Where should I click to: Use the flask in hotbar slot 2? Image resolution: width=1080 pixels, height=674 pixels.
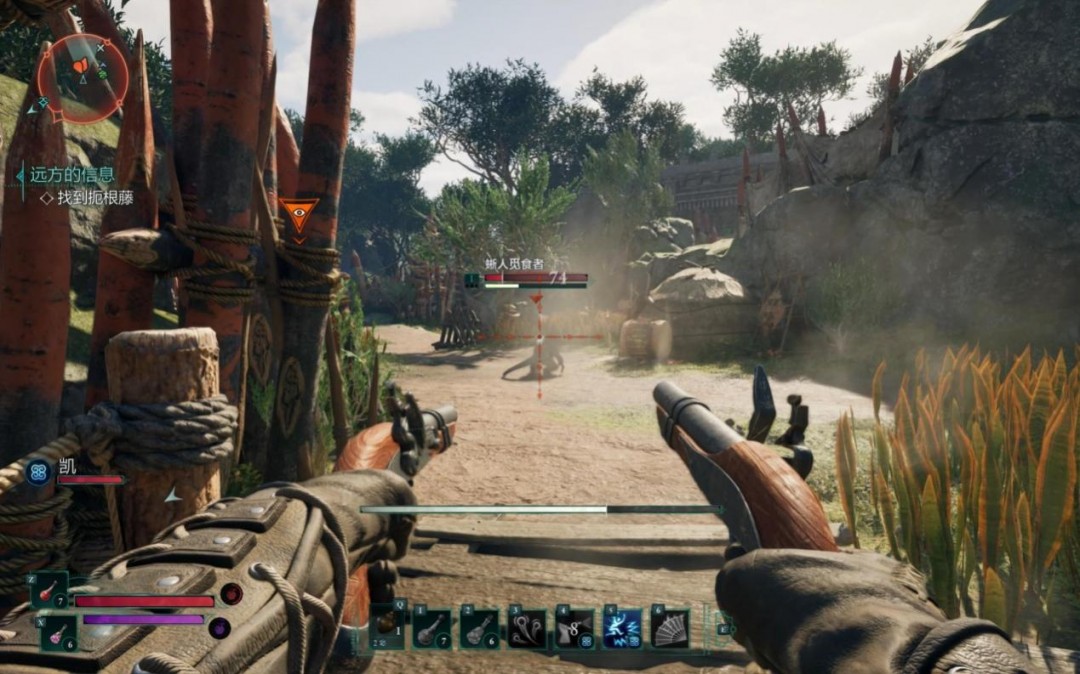480,628
